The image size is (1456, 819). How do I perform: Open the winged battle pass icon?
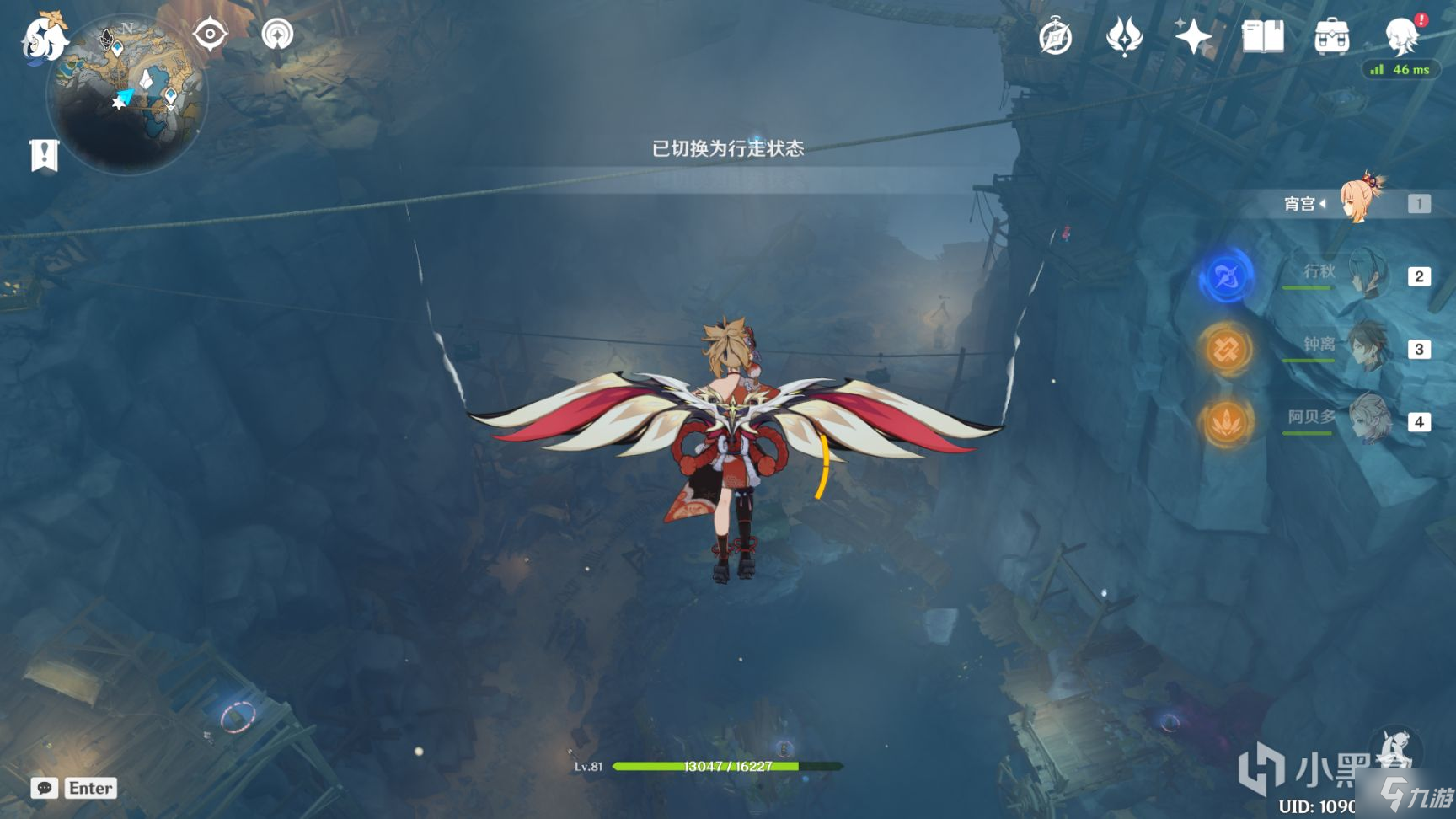[1124, 37]
